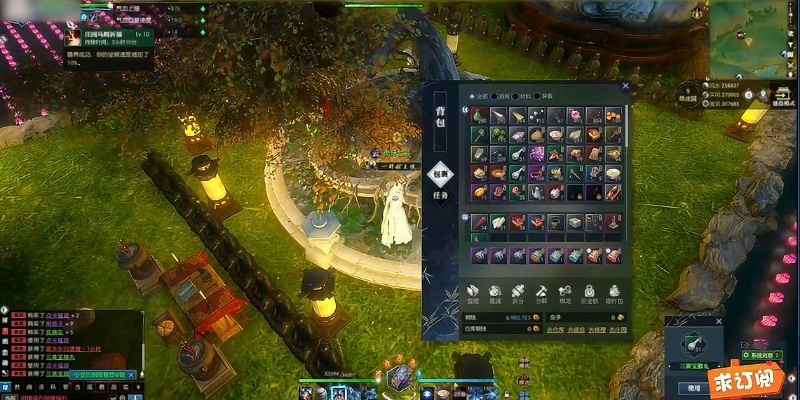Click the 锁定 lock button in the bag

(566, 294)
